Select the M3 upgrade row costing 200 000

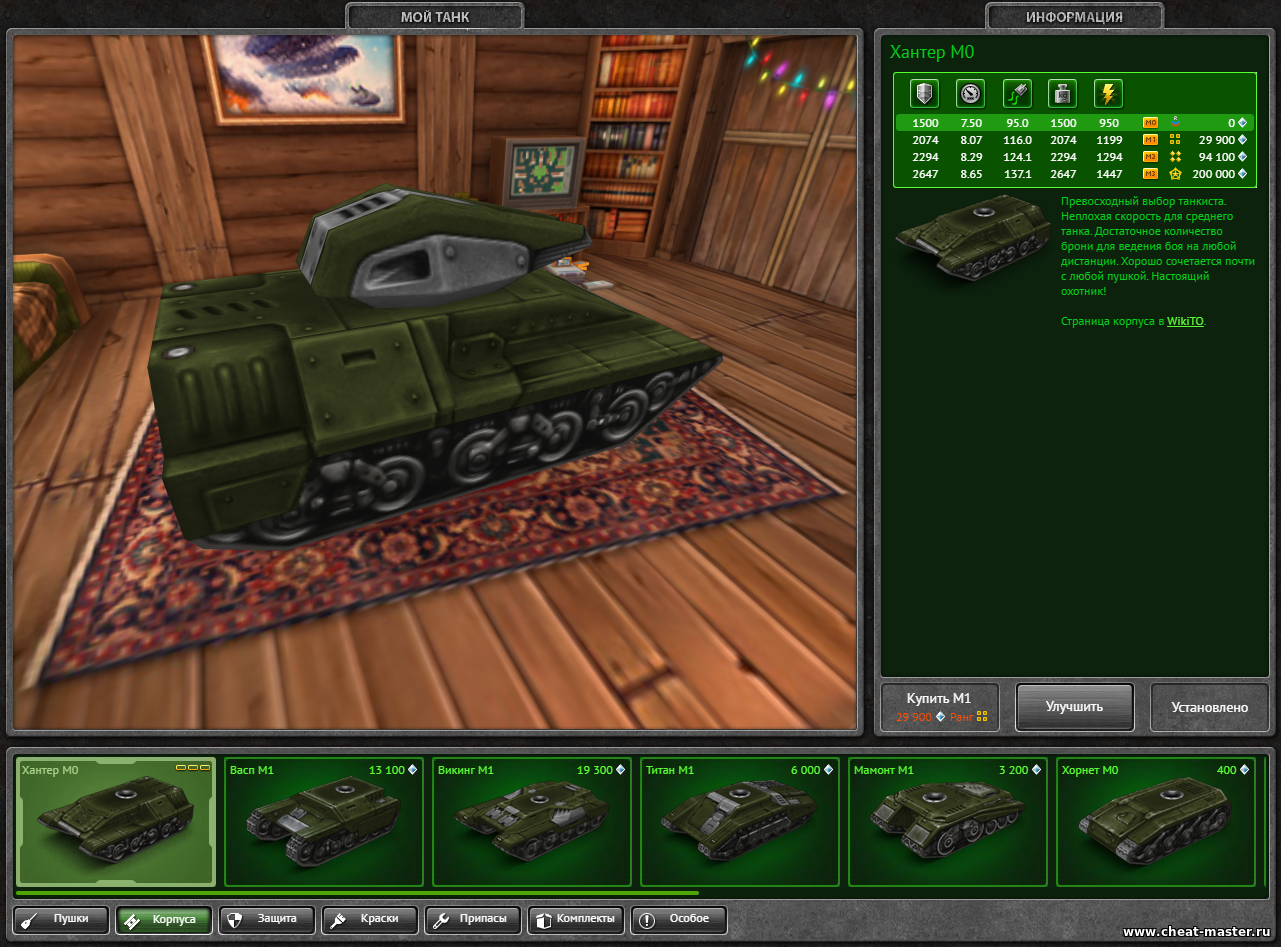pyautogui.click(x=1074, y=174)
